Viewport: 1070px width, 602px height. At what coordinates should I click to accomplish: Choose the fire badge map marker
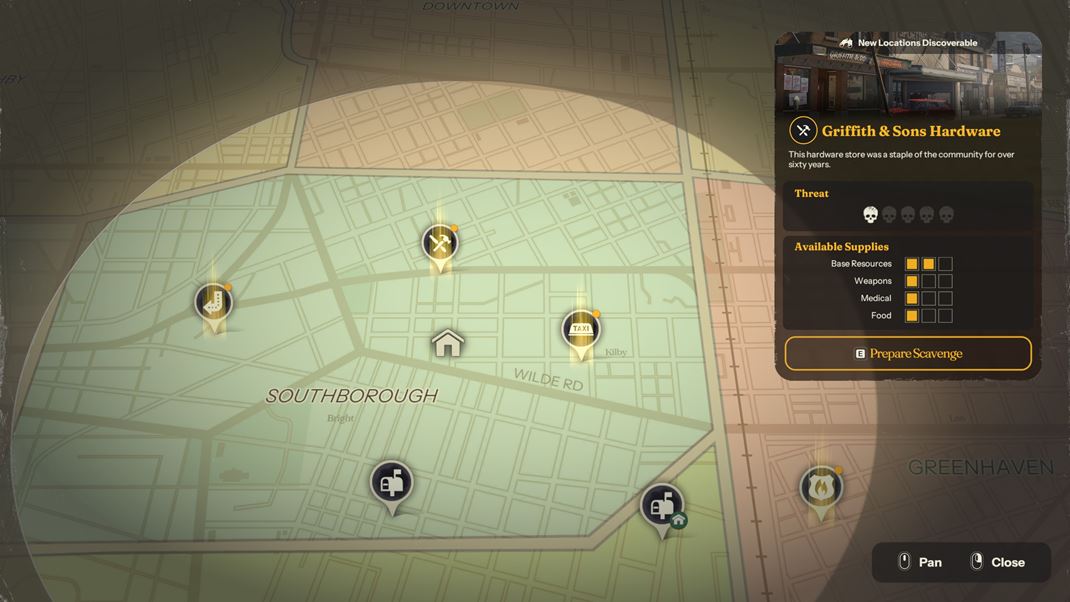tap(821, 488)
